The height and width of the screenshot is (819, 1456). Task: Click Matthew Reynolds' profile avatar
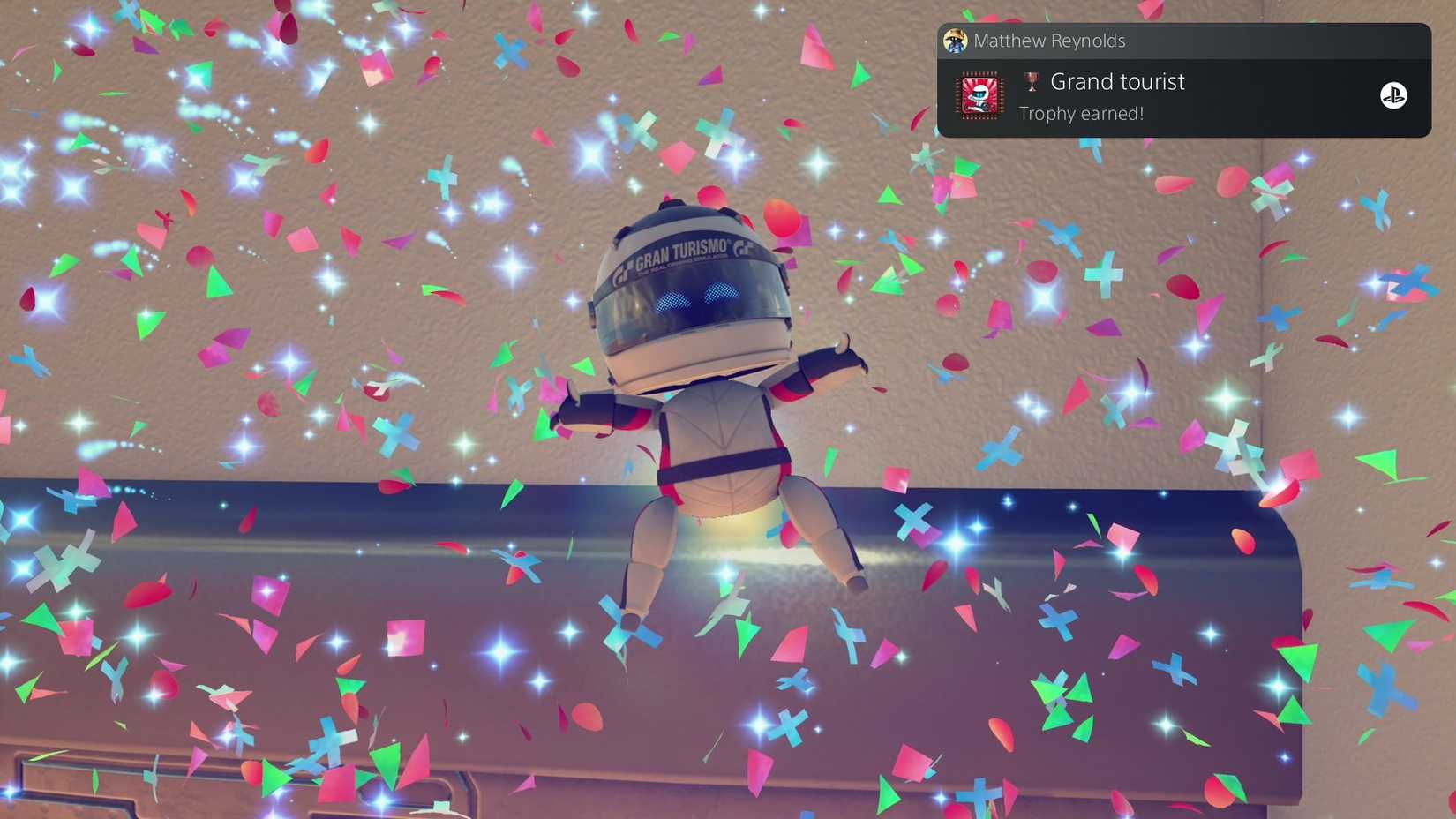pos(955,41)
